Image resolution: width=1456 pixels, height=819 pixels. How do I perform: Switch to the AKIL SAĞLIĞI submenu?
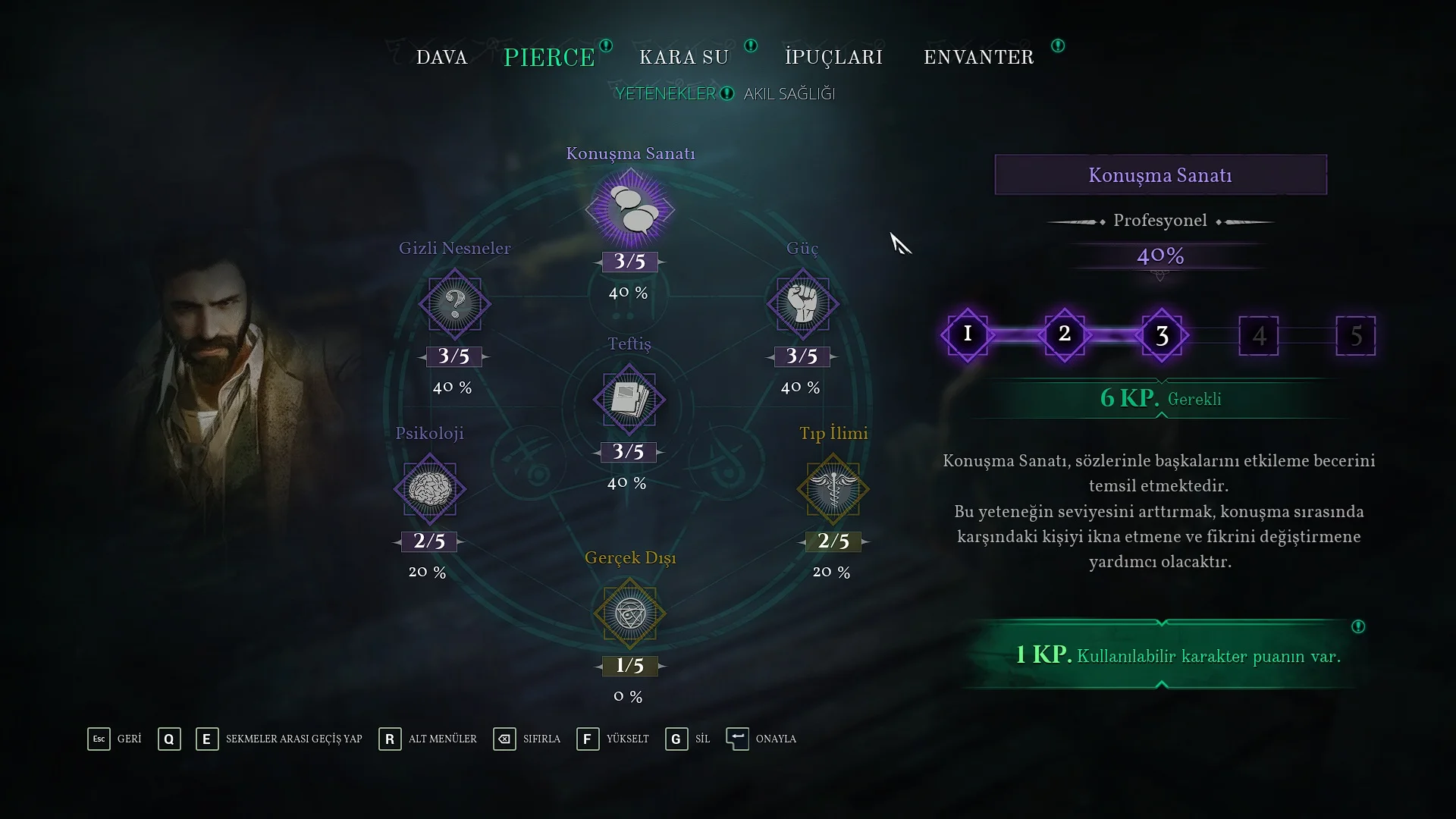point(789,93)
